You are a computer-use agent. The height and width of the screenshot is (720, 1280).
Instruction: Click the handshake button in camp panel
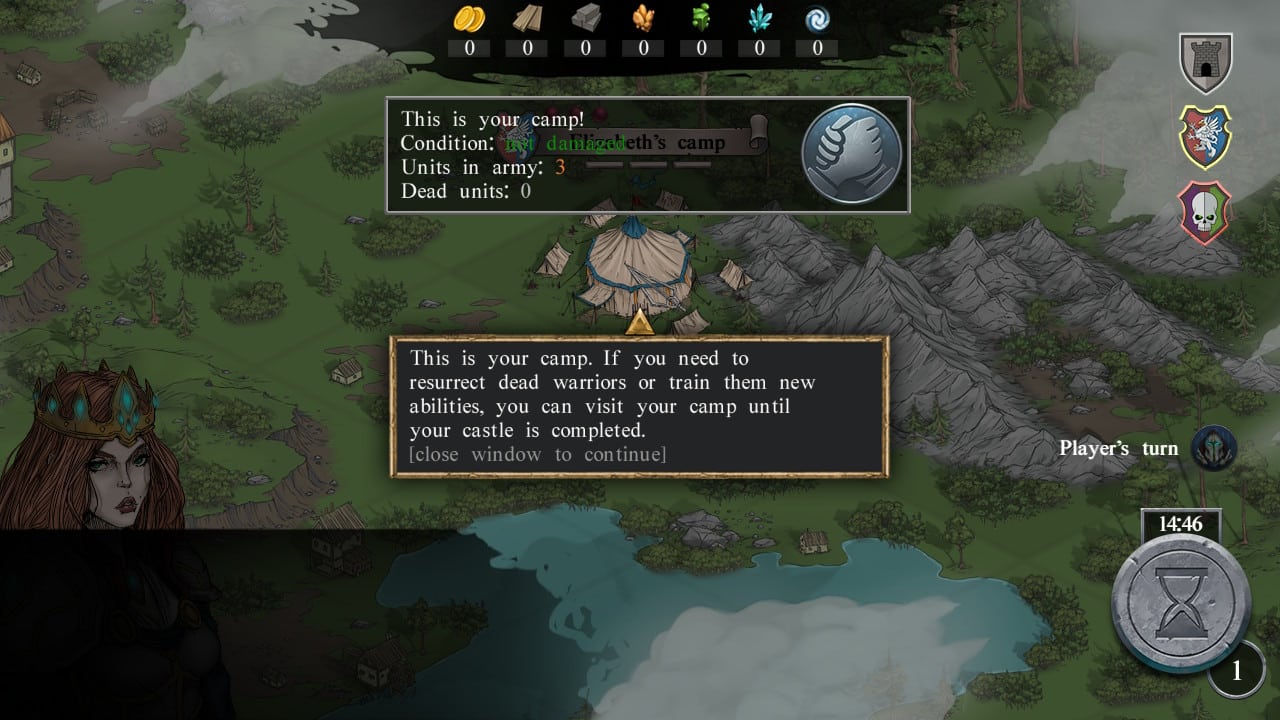852,154
